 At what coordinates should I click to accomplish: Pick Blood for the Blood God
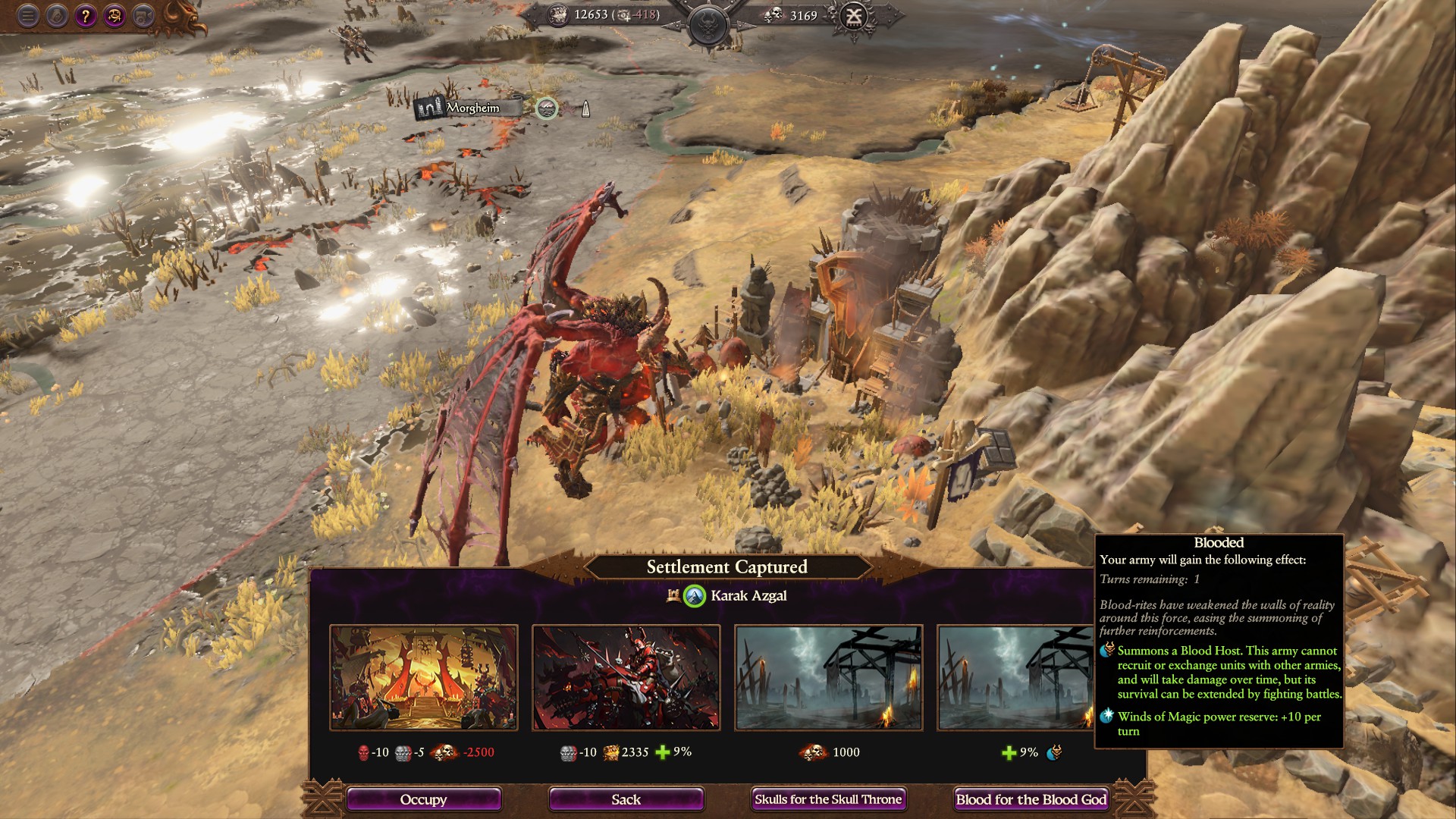pos(1031,799)
